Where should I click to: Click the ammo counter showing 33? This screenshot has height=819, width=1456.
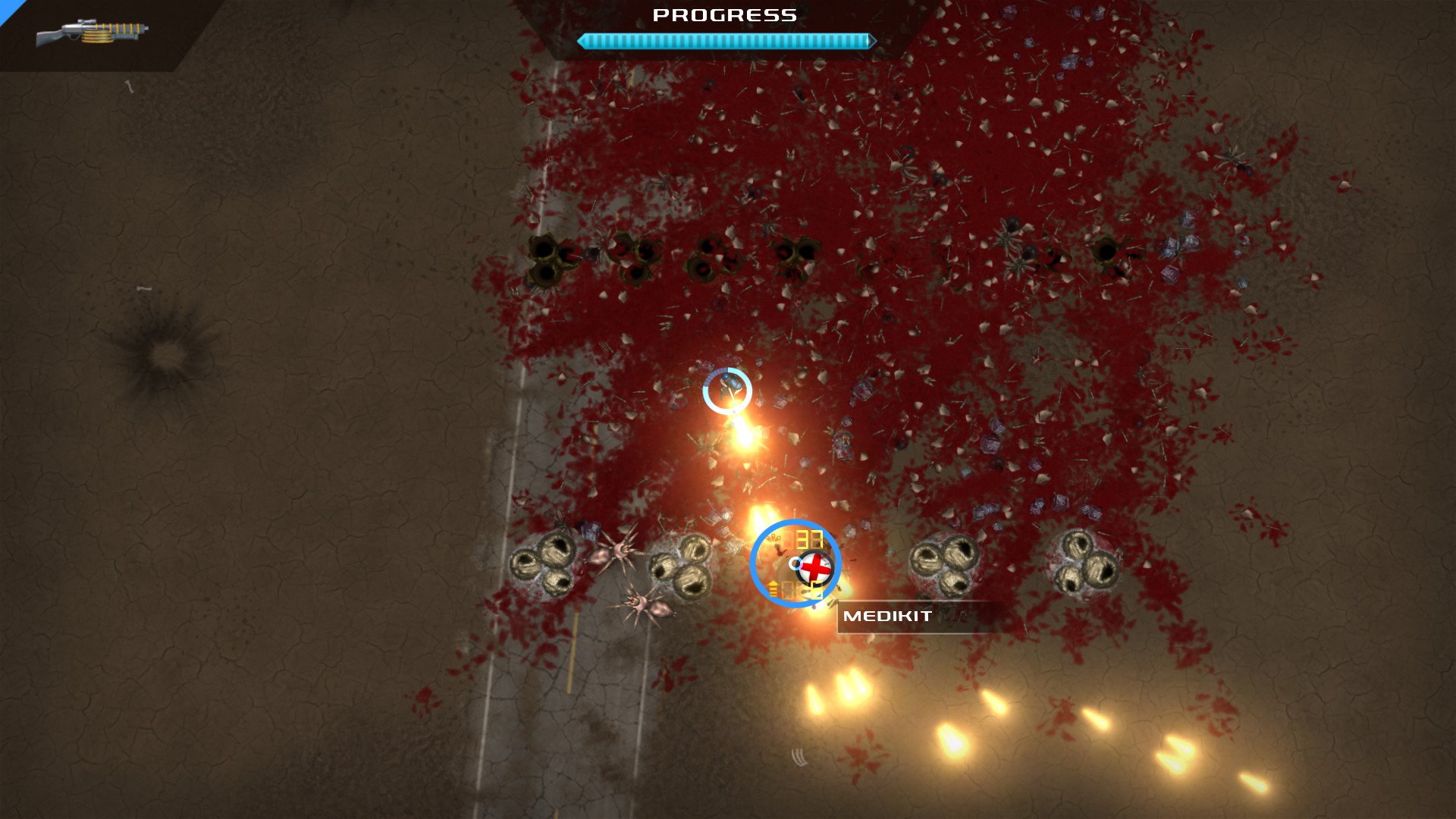[810, 540]
